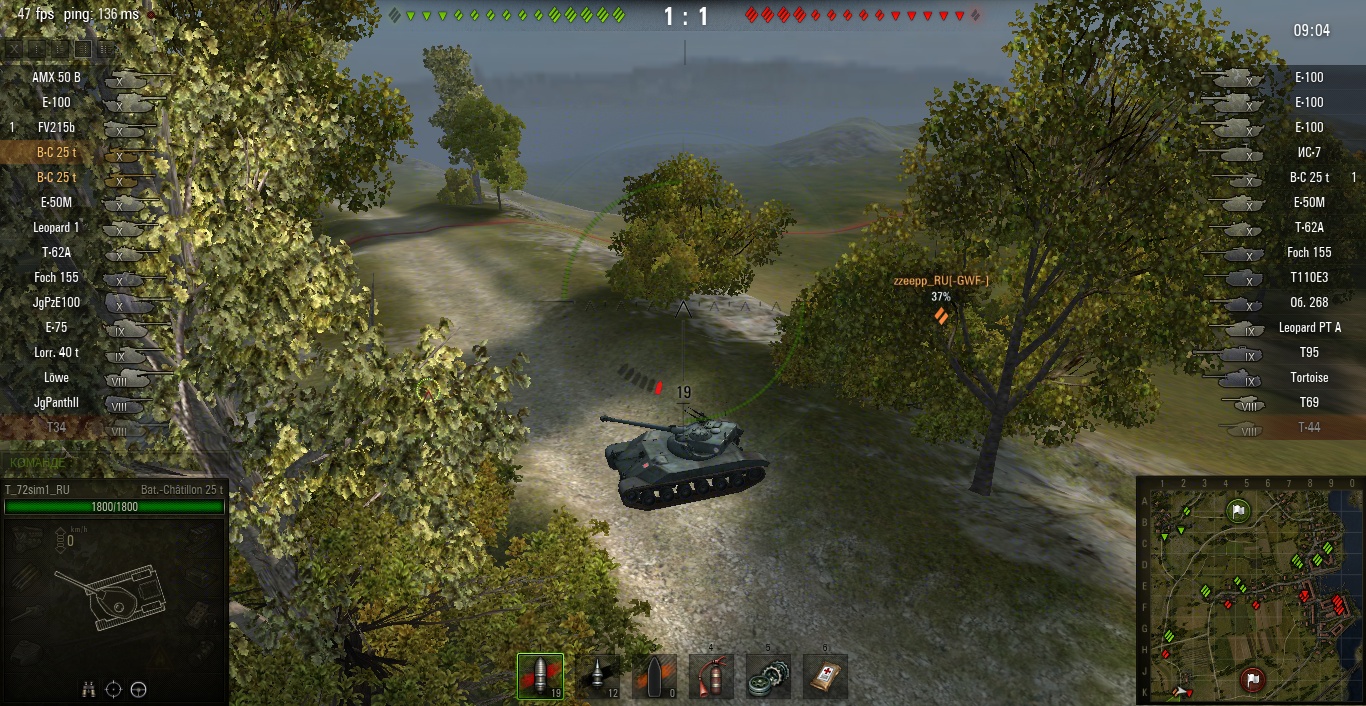Choose the T110E3 row in the enemy list
Image resolution: width=1366 pixels, height=706 pixels.
tap(1308, 277)
